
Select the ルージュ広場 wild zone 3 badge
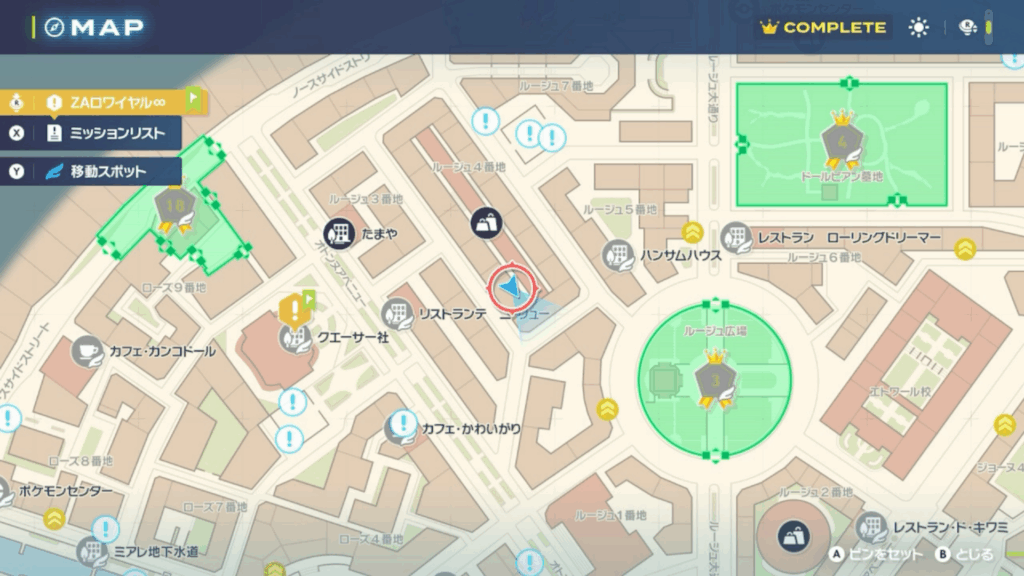point(714,380)
